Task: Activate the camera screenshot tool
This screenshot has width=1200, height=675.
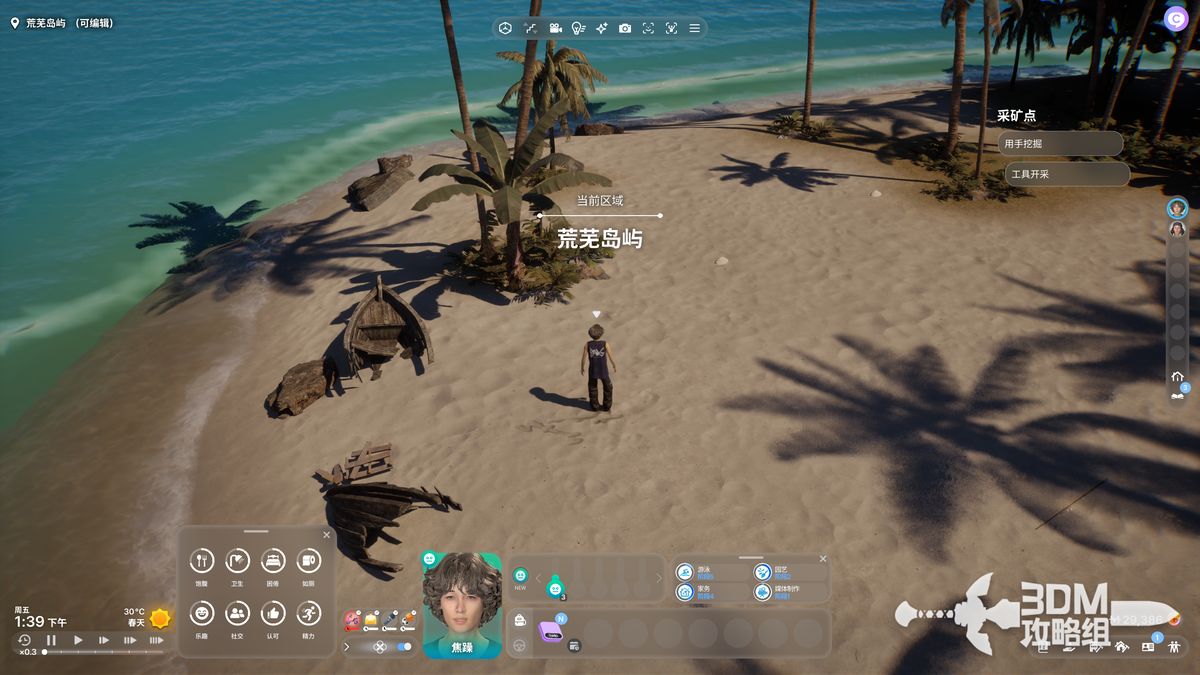Action: point(625,28)
